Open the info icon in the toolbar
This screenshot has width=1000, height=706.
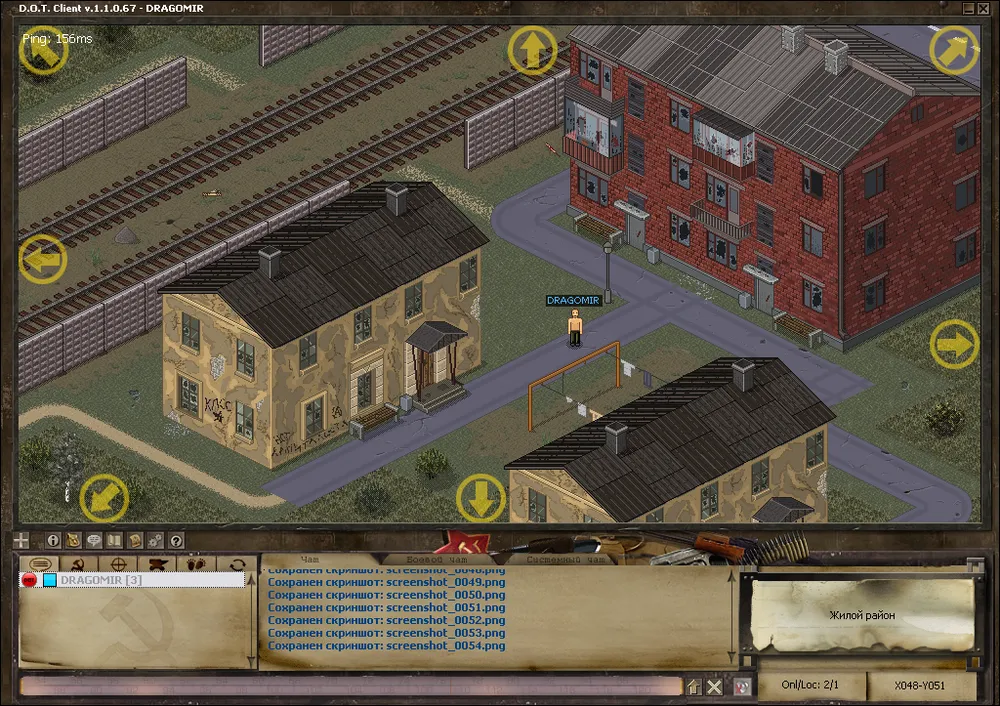[54, 540]
